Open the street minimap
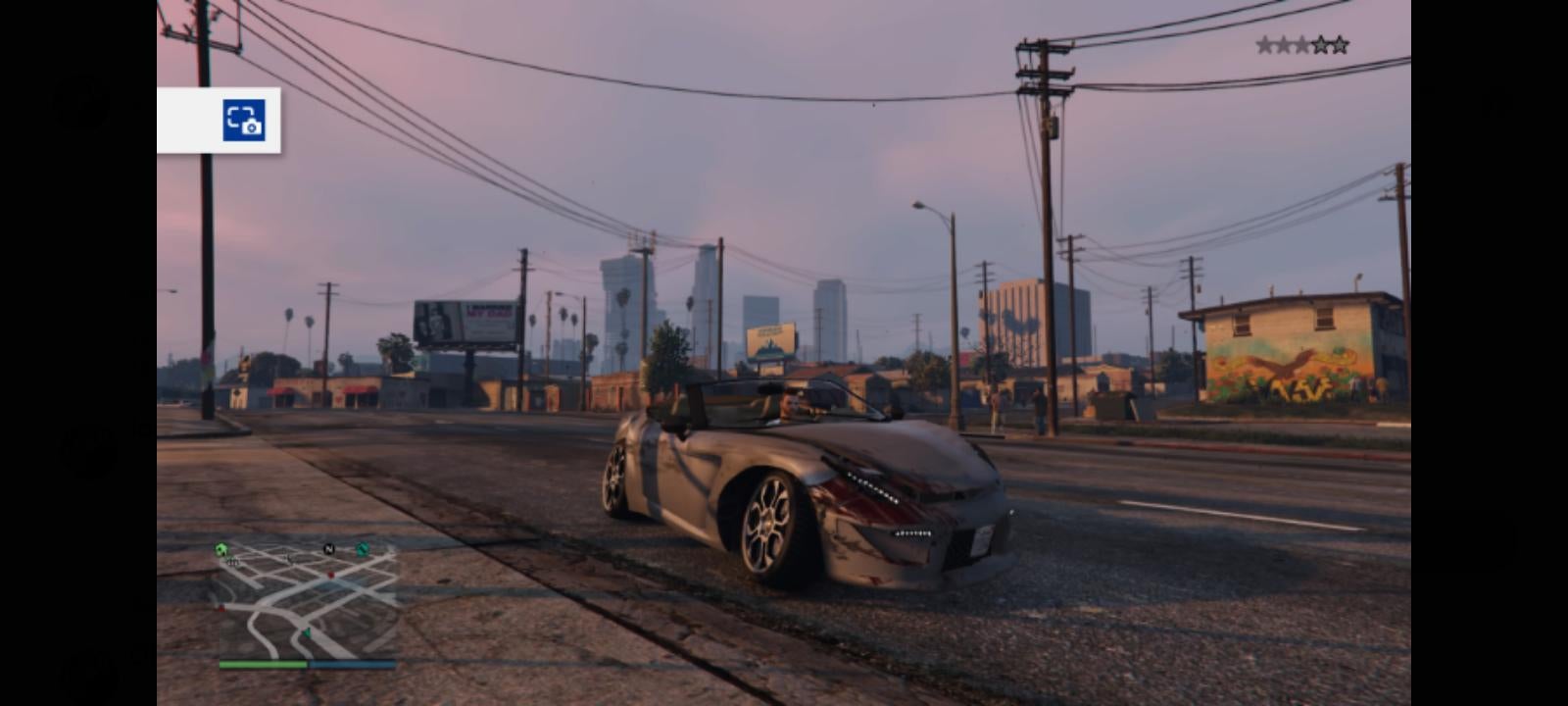The height and width of the screenshot is (706, 1568). click(306, 600)
